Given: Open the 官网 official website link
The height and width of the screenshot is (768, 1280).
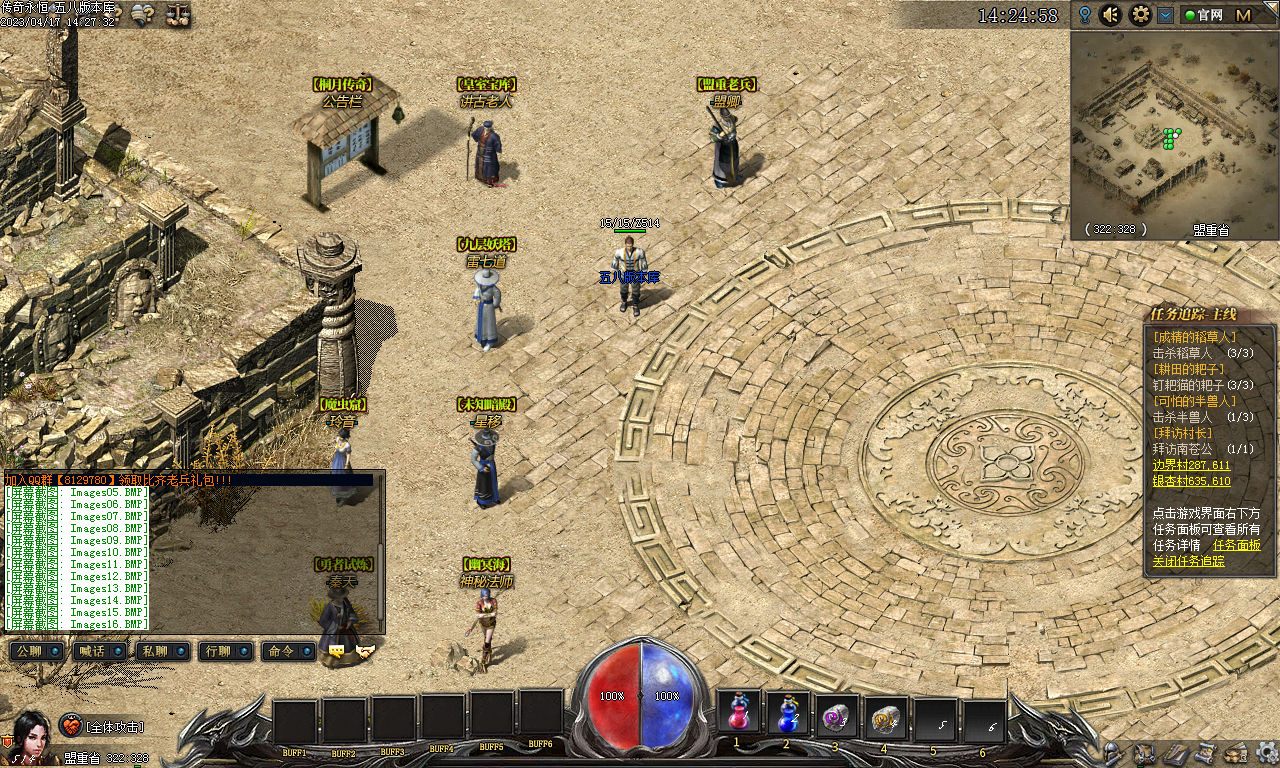Looking at the screenshot, I should (x=1204, y=15).
